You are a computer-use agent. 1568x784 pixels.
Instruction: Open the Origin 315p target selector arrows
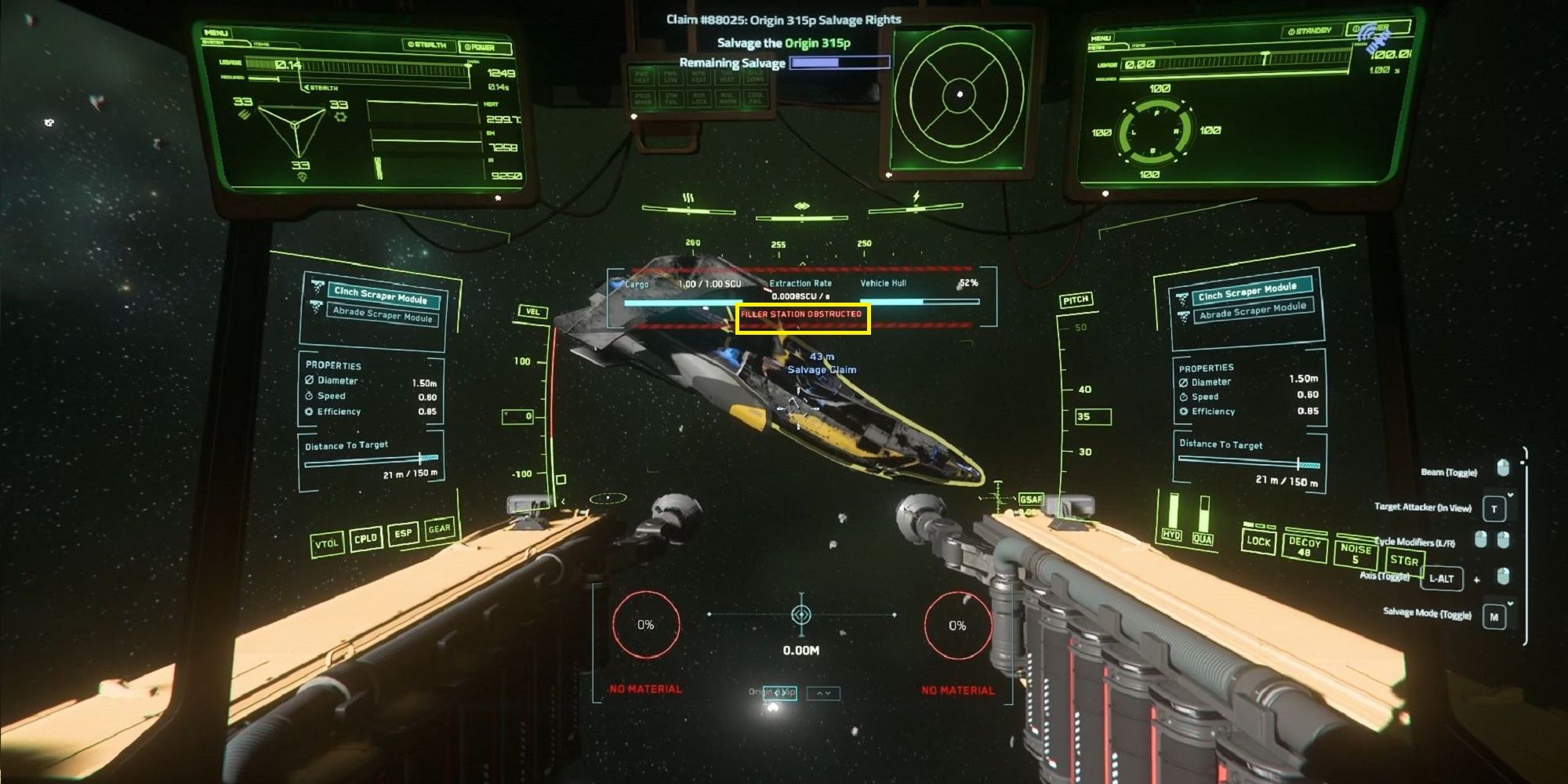[823, 693]
